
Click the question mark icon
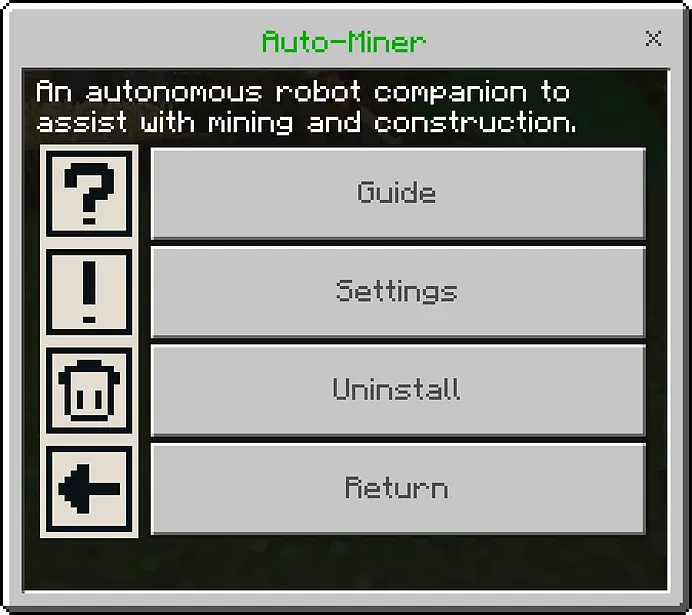tap(89, 192)
